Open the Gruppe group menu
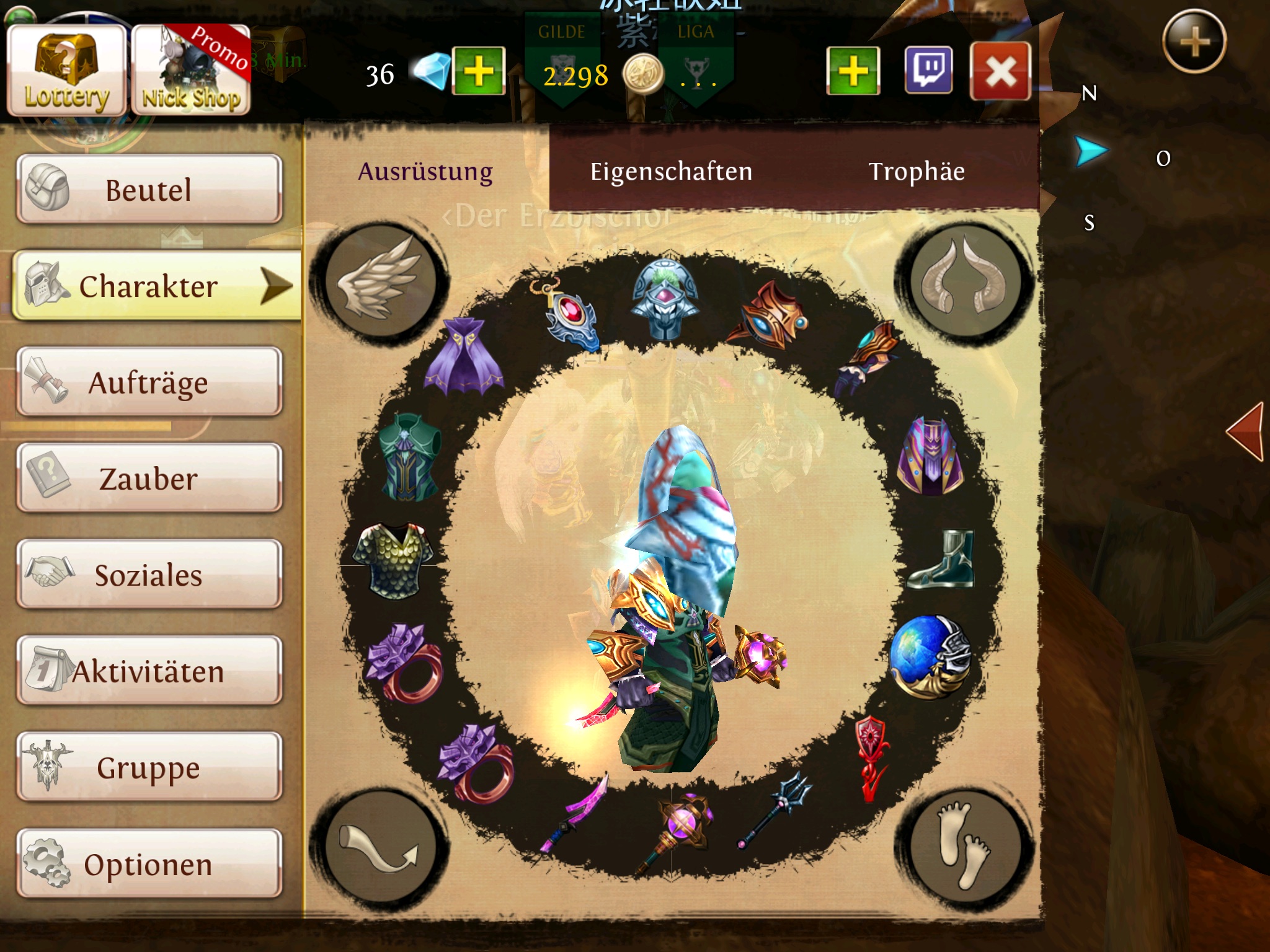The height and width of the screenshot is (952, 1270). click(149, 767)
